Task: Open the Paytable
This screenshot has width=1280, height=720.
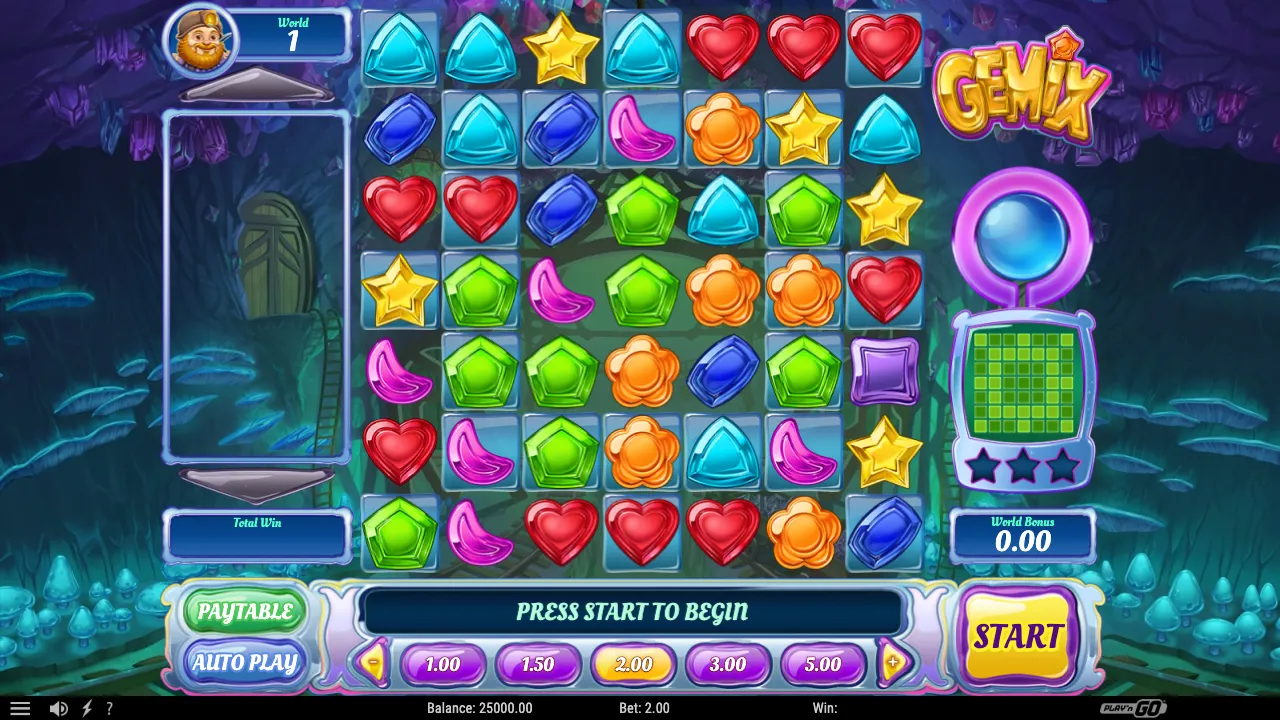Action: [x=245, y=612]
